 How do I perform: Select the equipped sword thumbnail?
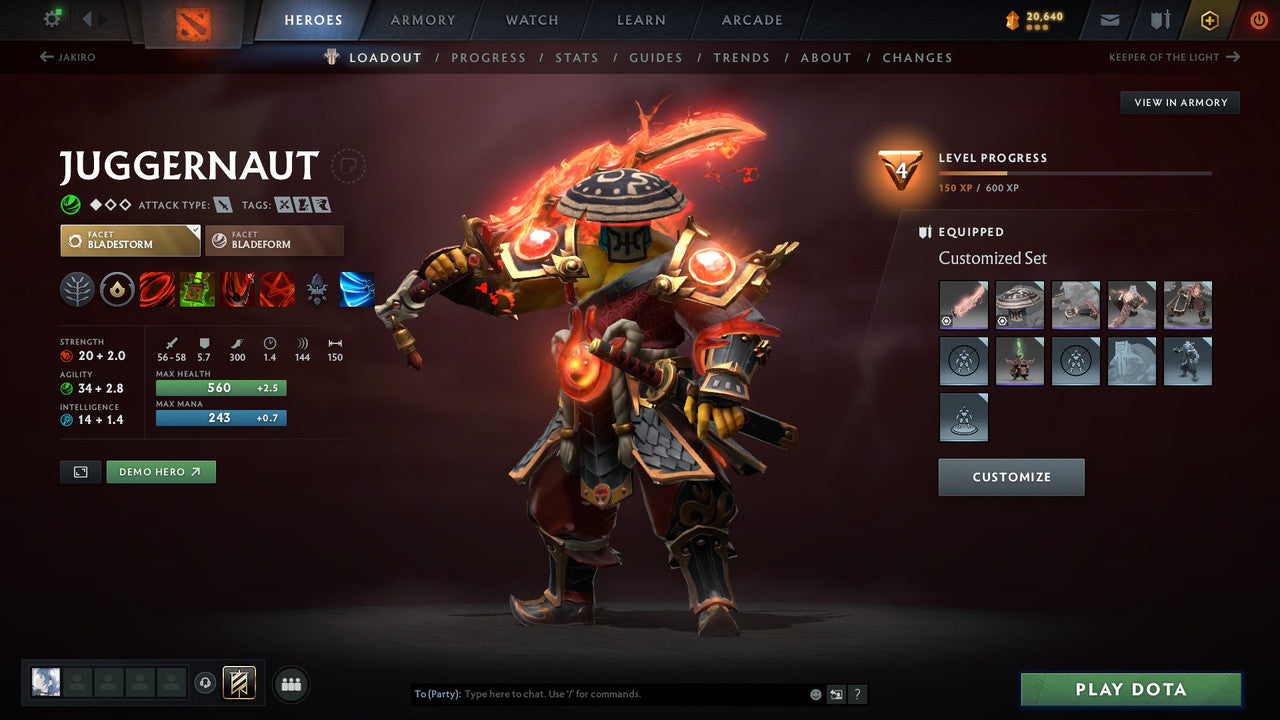963,304
